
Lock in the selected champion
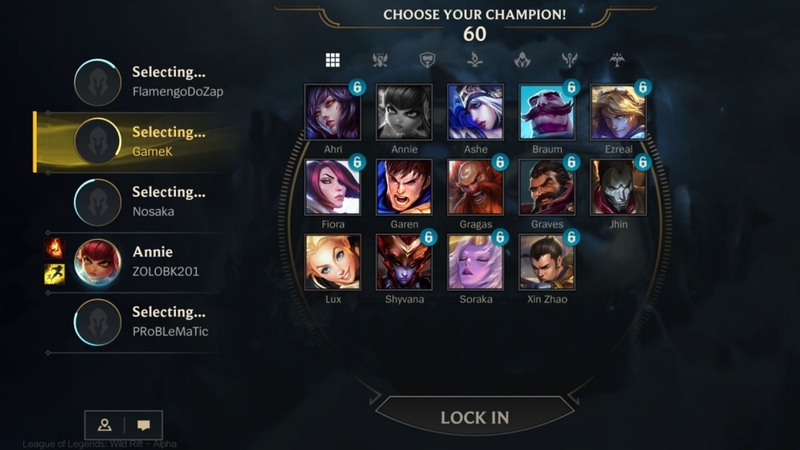click(x=474, y=417)
